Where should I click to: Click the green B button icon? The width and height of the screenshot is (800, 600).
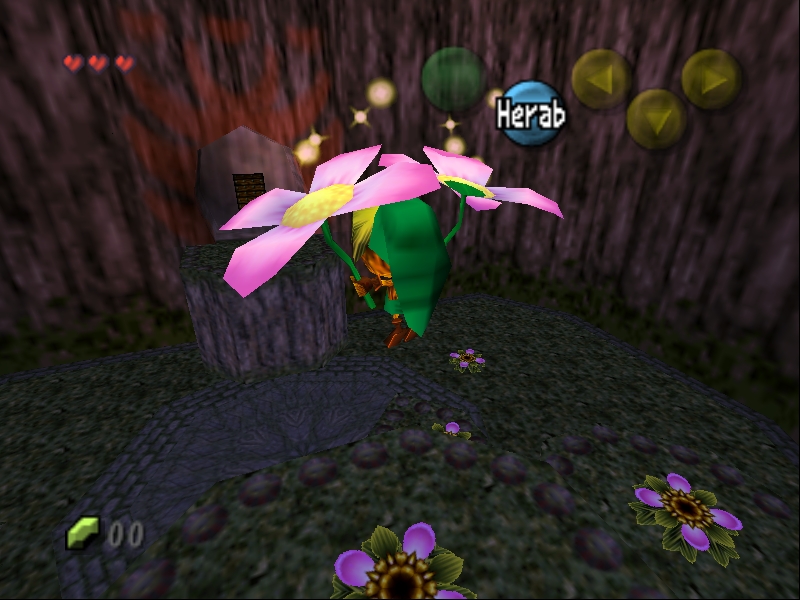point(453,78)
